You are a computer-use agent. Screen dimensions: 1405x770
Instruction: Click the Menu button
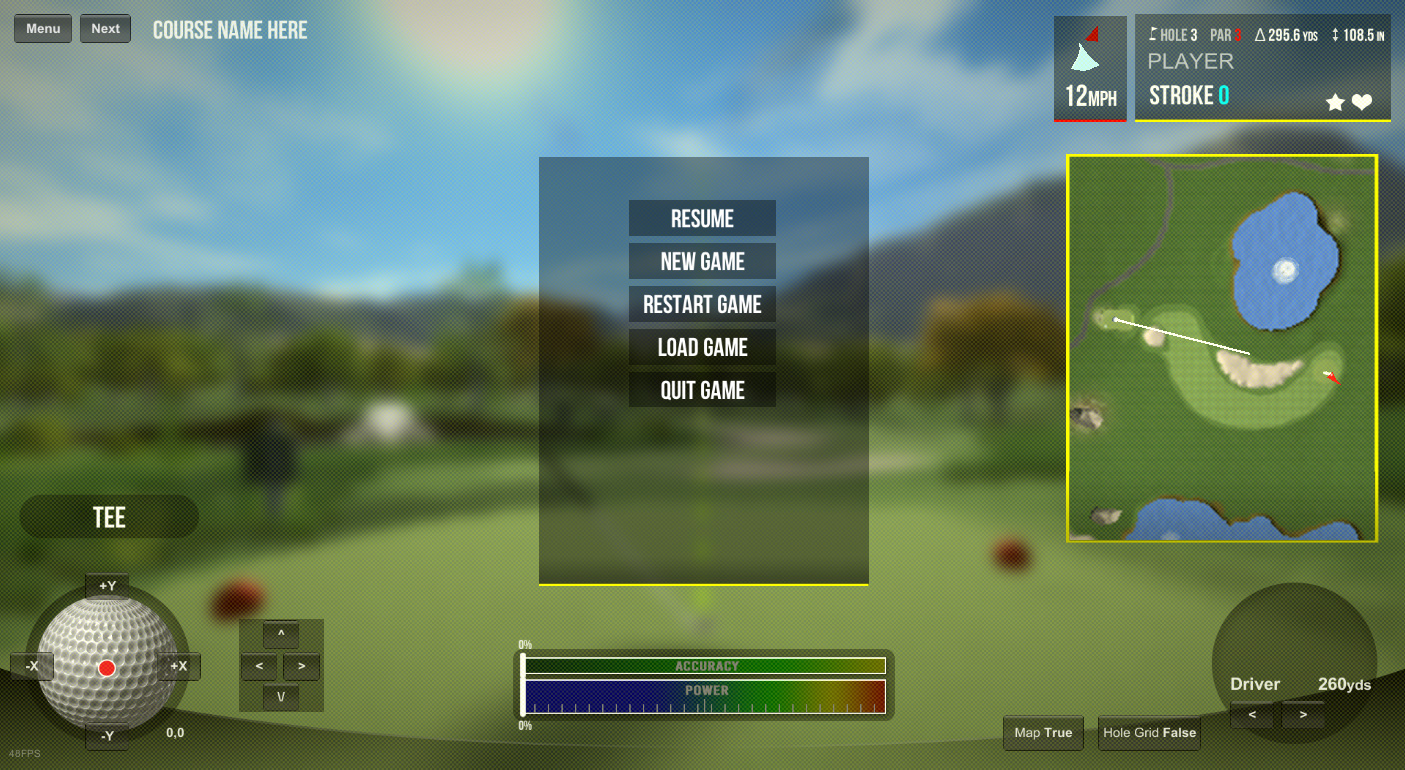(x=43, y=29)
